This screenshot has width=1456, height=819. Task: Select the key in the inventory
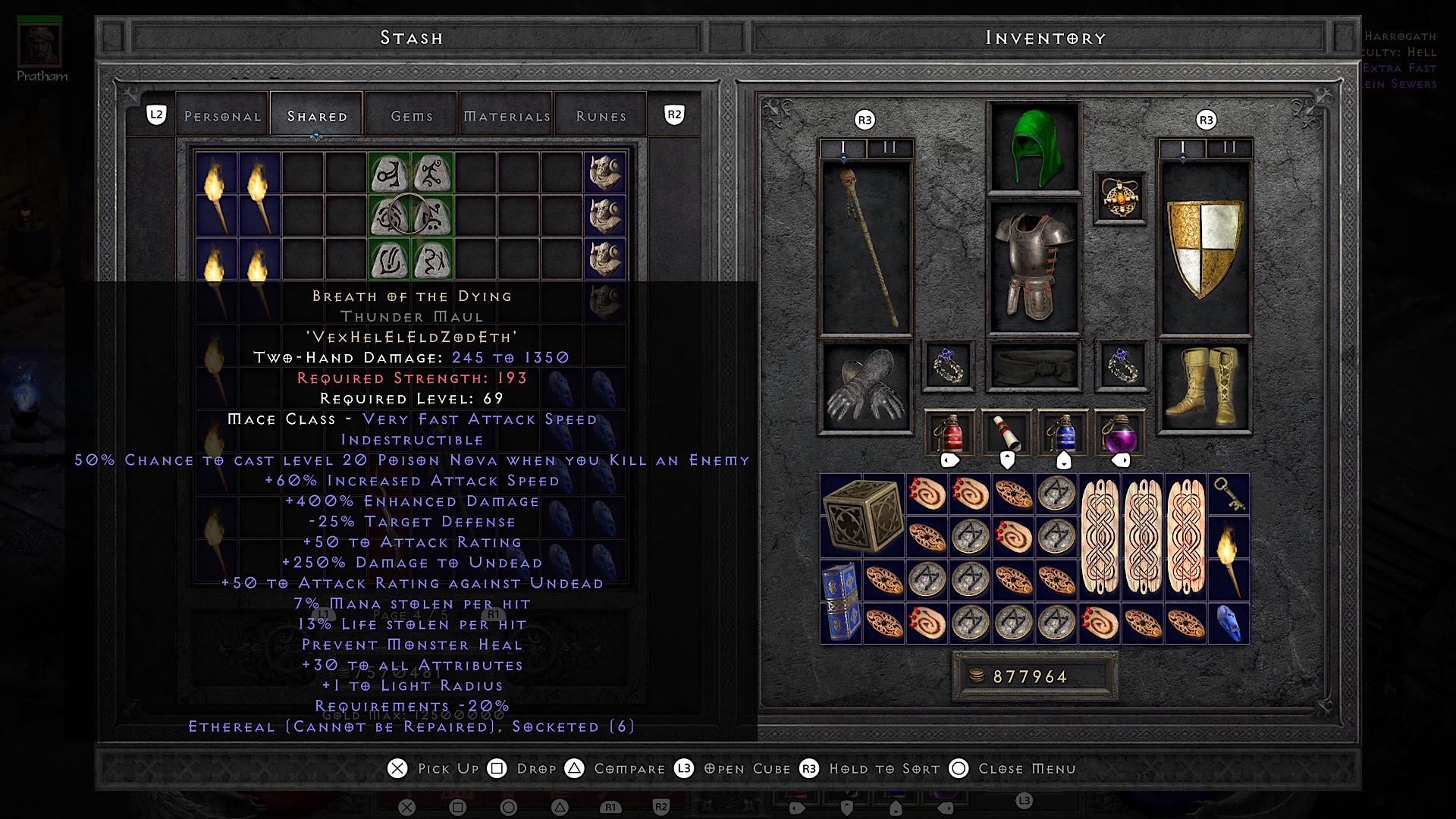[x=1228, y=494]
